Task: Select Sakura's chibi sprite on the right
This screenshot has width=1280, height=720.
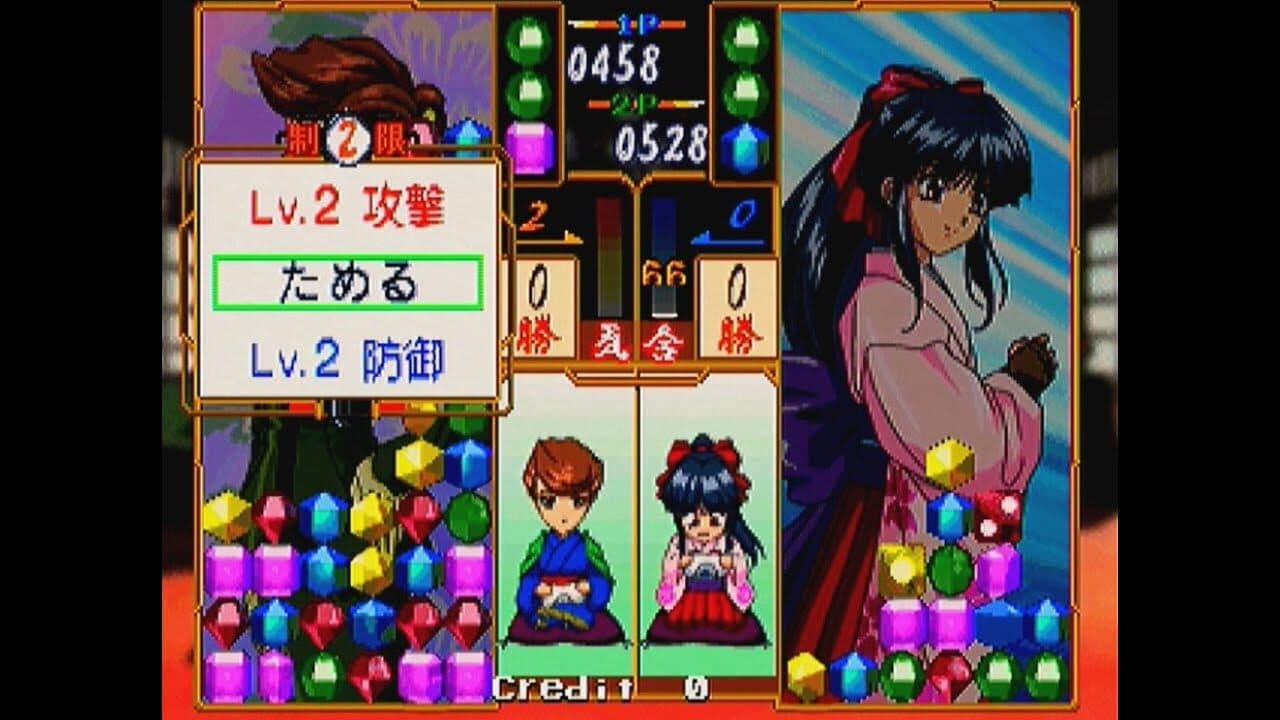Action: point(700,545)
